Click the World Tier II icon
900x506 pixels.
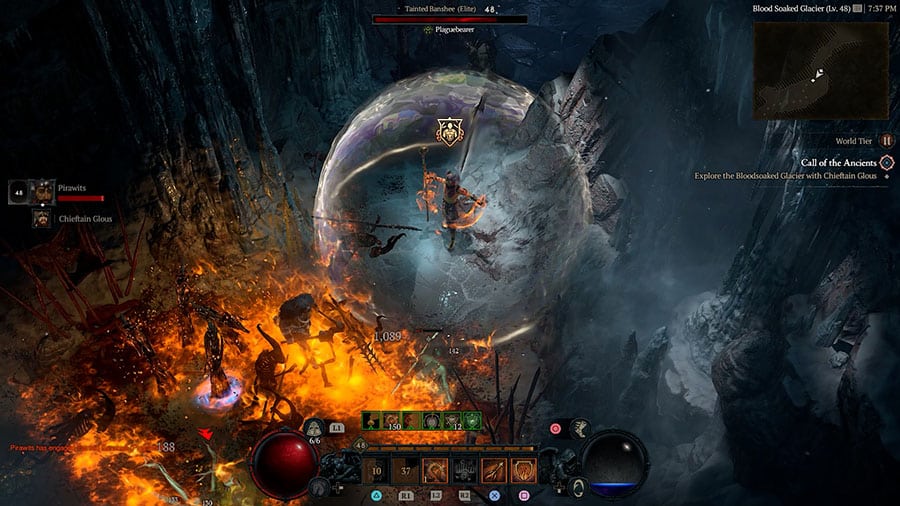click(886, 141)
